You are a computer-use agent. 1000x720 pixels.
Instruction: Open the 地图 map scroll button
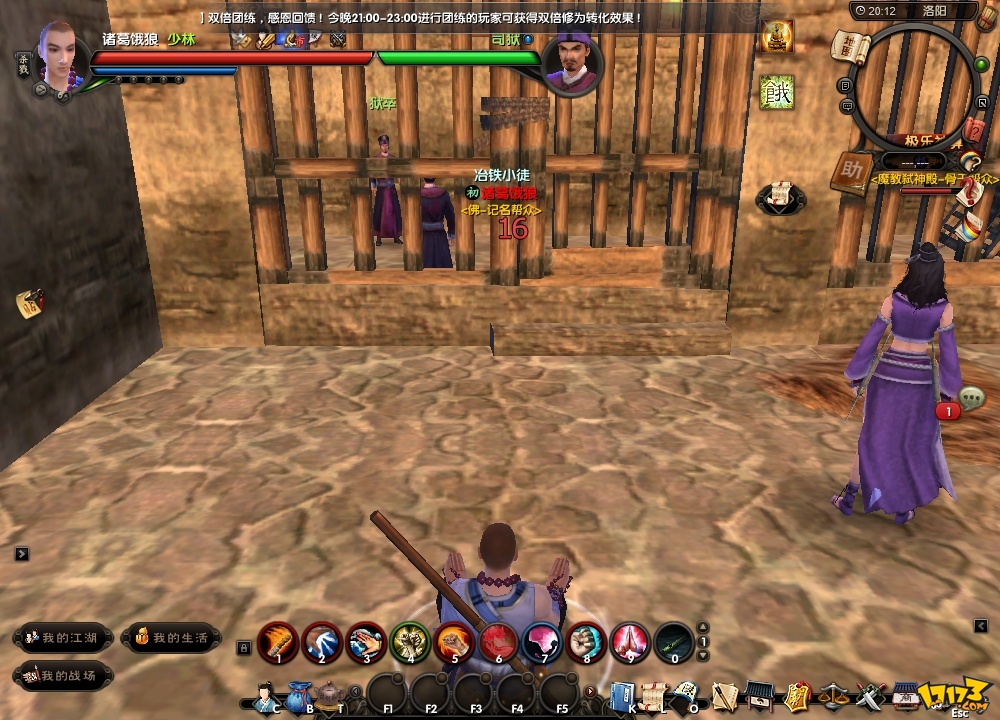848,45
